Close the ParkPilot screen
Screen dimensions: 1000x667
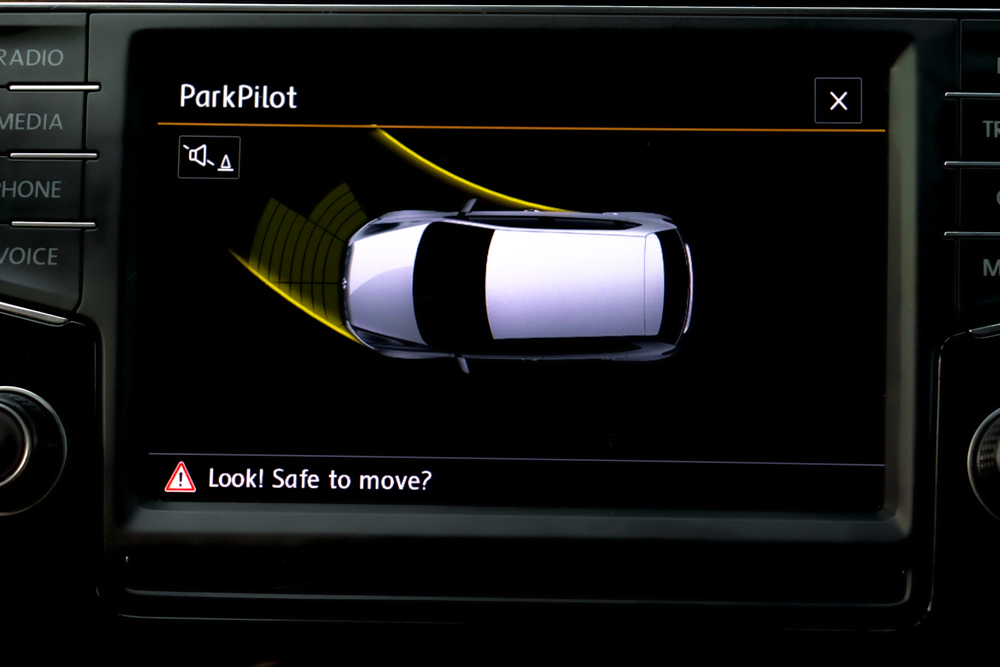pyautogui.click(x=838, y=101)
